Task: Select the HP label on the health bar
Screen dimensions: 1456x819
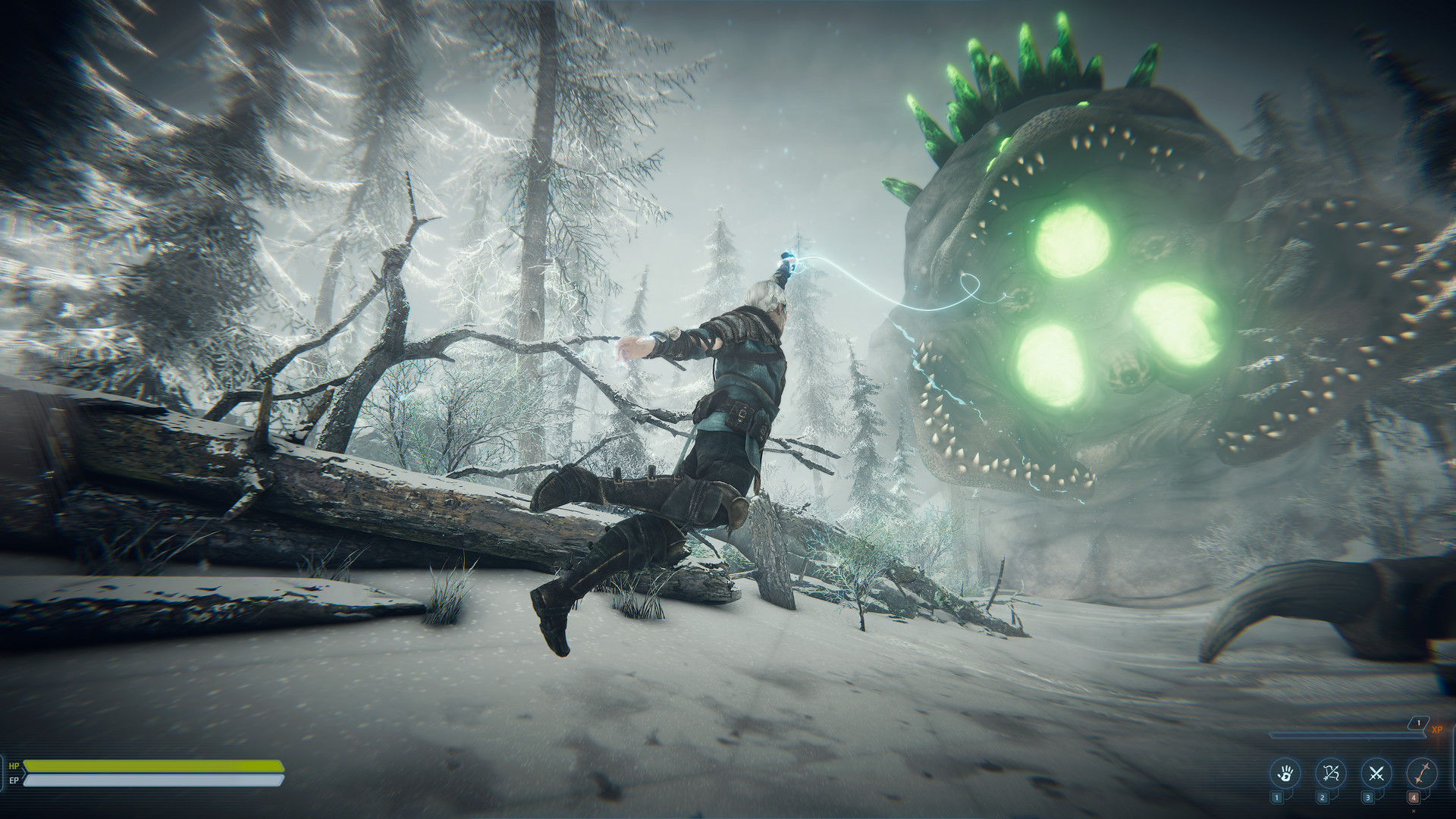Action: click(14, 765)
